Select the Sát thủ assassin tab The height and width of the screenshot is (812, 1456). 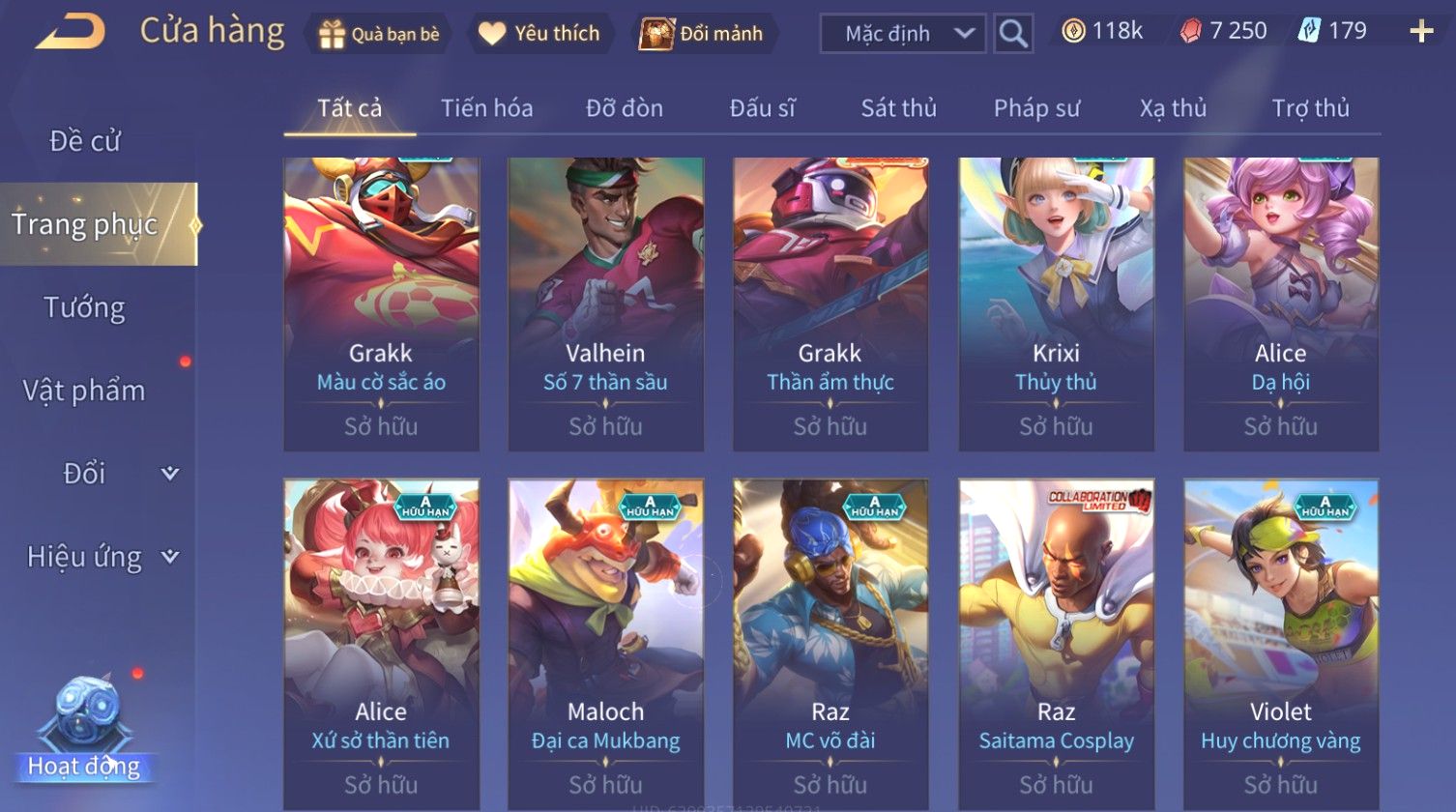[x=898, y=108]
